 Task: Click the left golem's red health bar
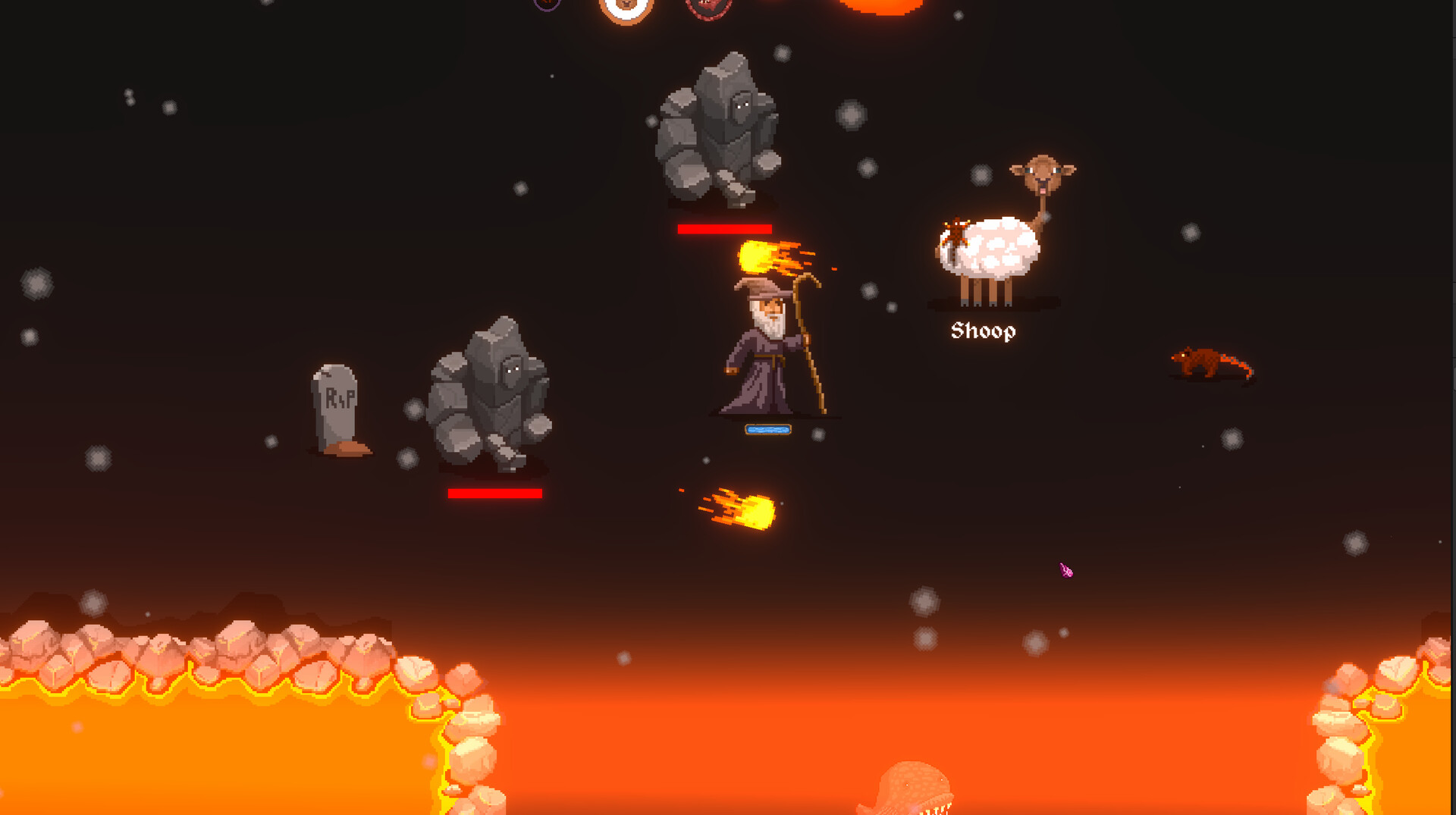coord(493,493)
